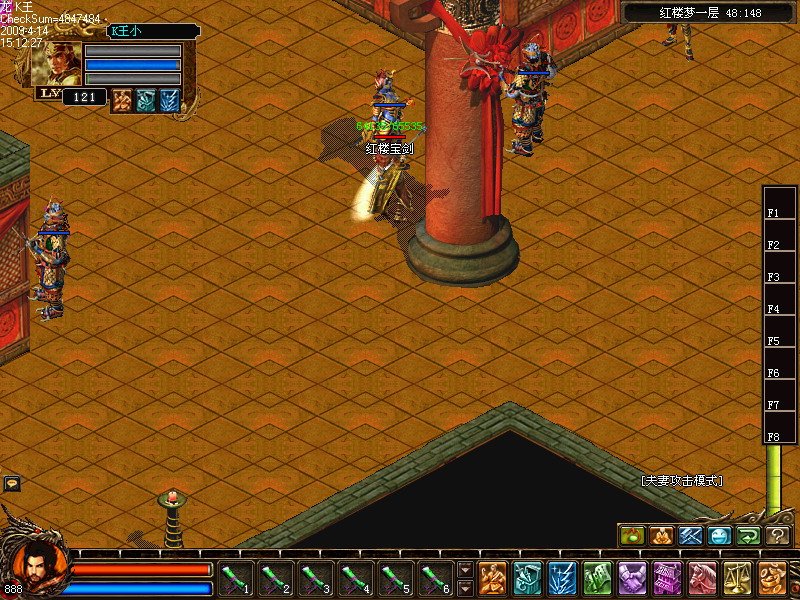The width and height of the screenshot is (800, 600).
Task: Open the teal treasure chest bag icon
Action: 527,578
